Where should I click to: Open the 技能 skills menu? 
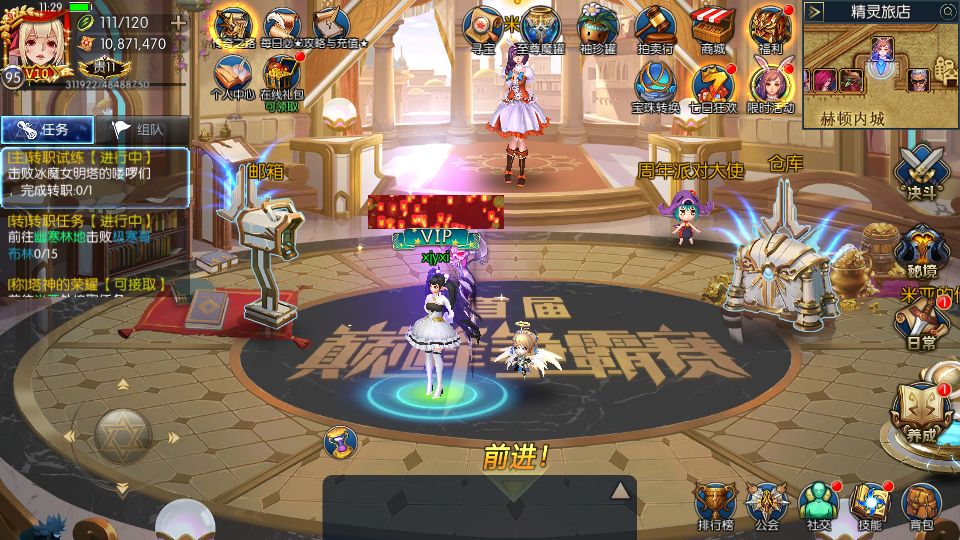point(869,505)
